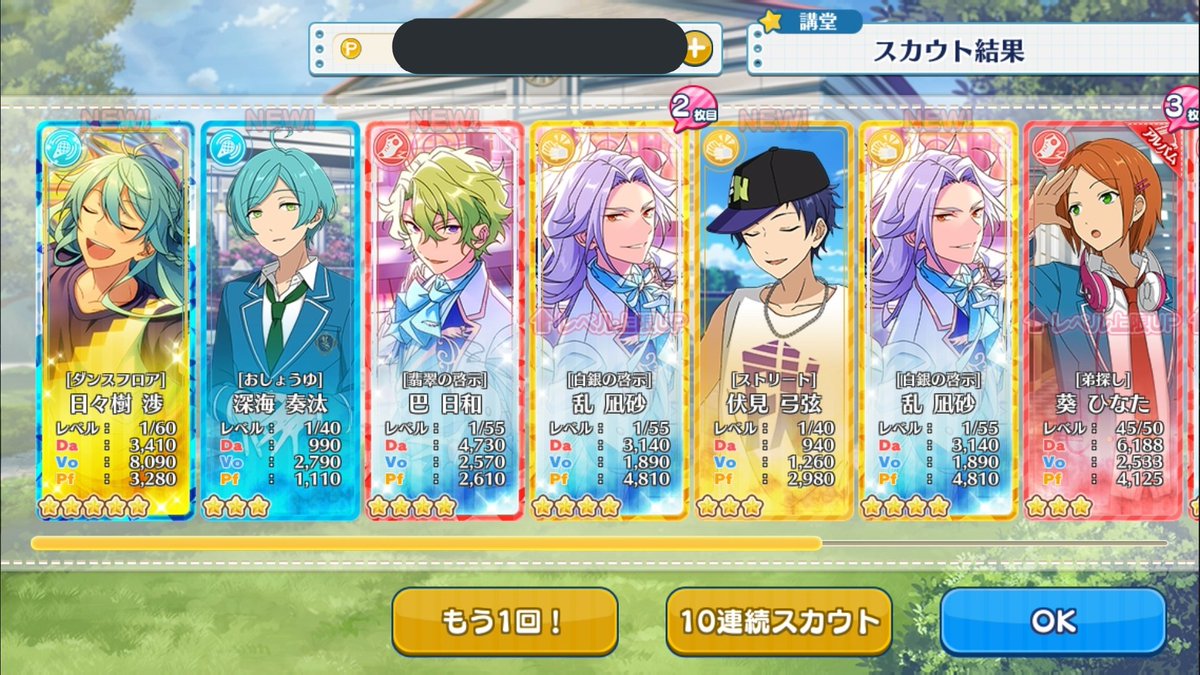Start a 10連続スカウト pull

779,620
